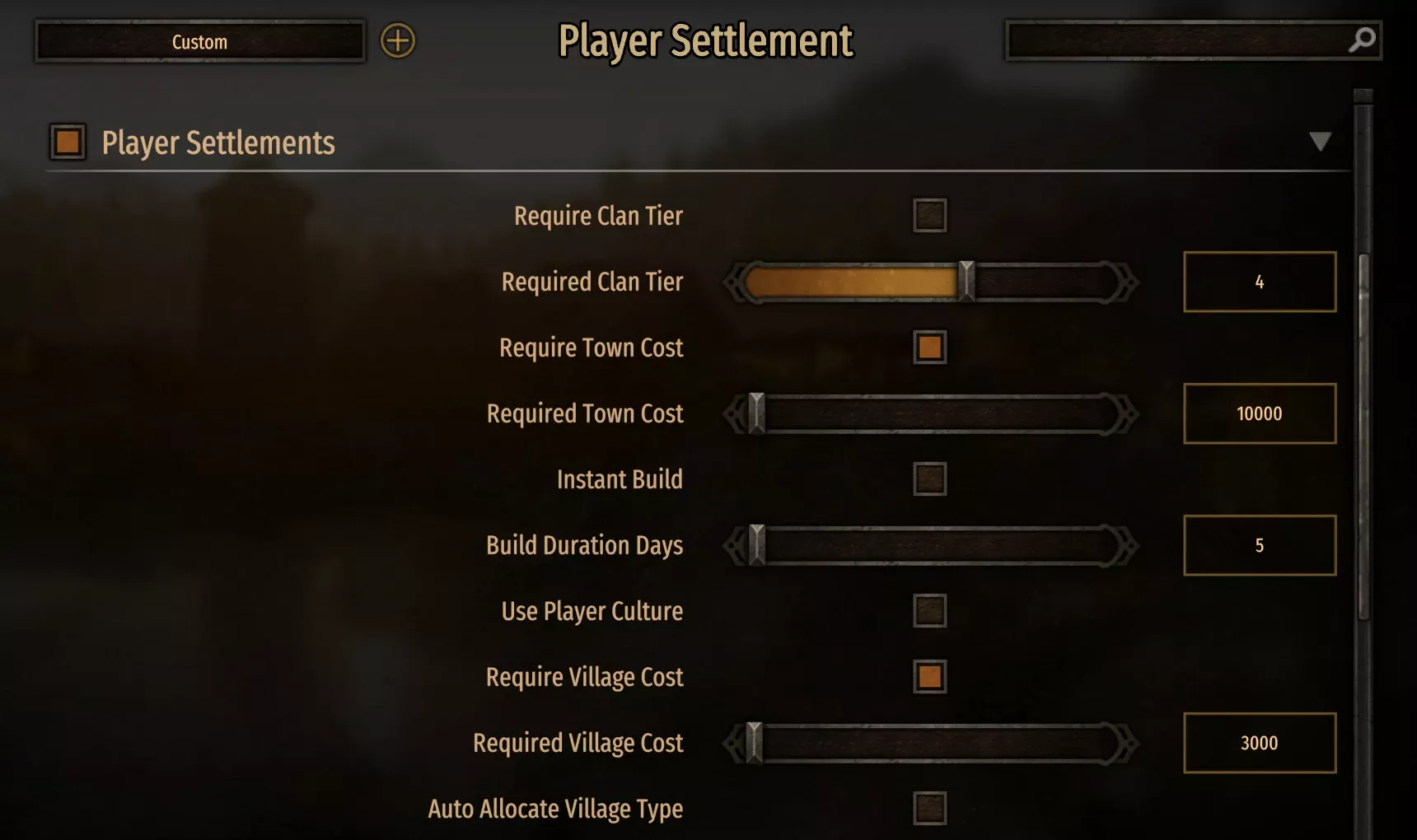Enable Auto Allocate Village Type
Viewport: 1417px width, 840px height.
928,810
